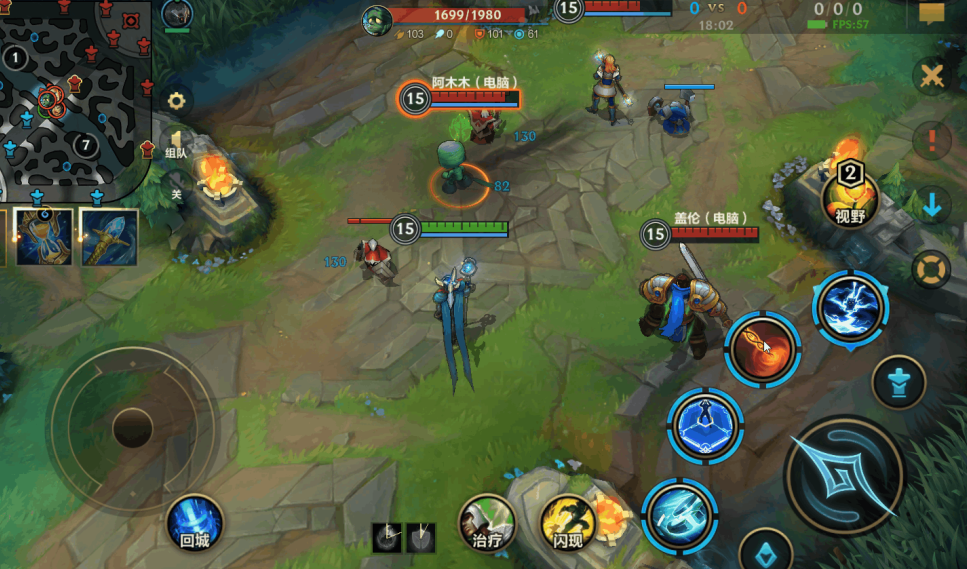Place a ward with 视野 button
967x569 pixels.
(x=849, y=197)
